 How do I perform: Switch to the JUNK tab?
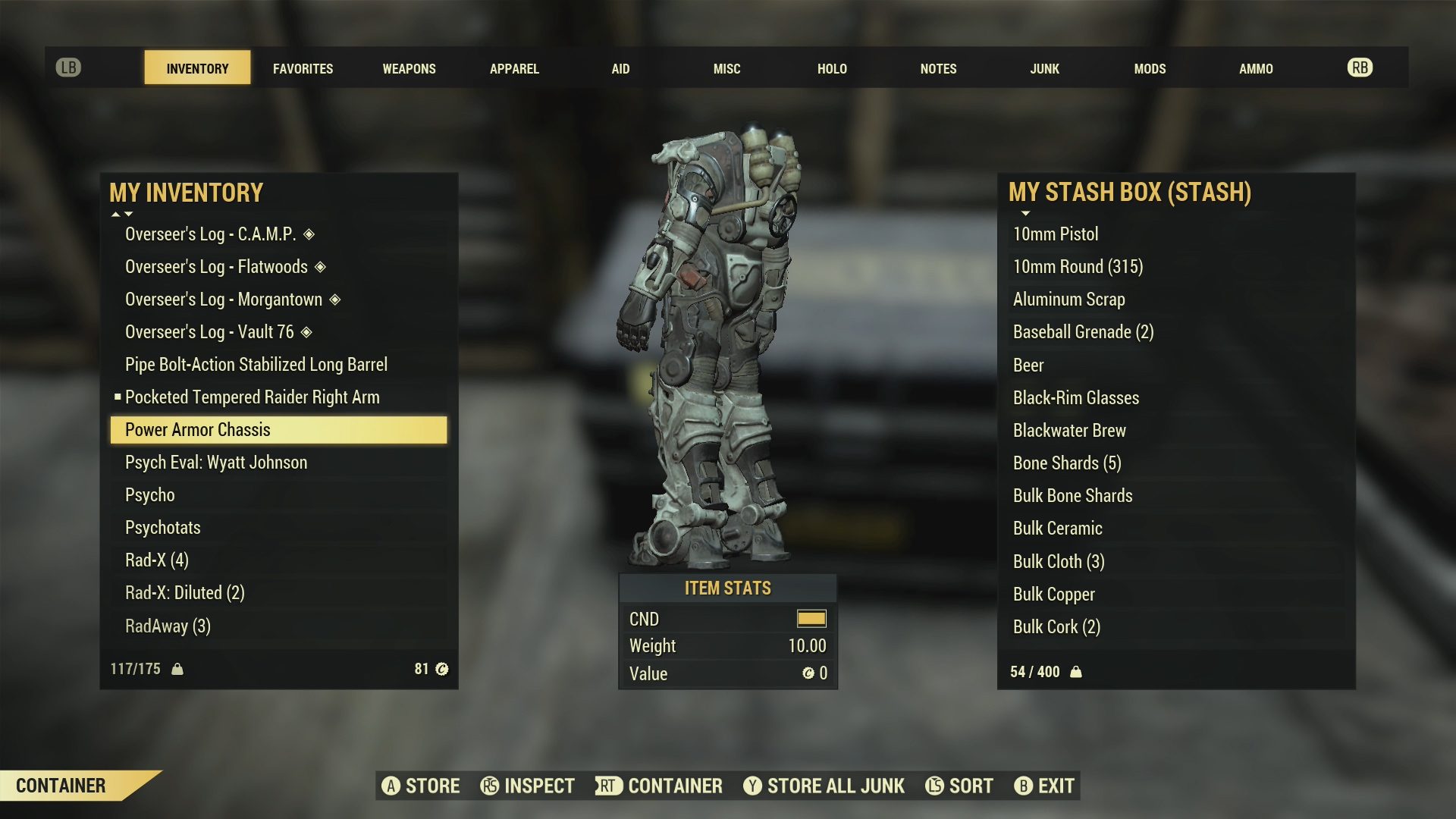click(x=1045, y=68)
